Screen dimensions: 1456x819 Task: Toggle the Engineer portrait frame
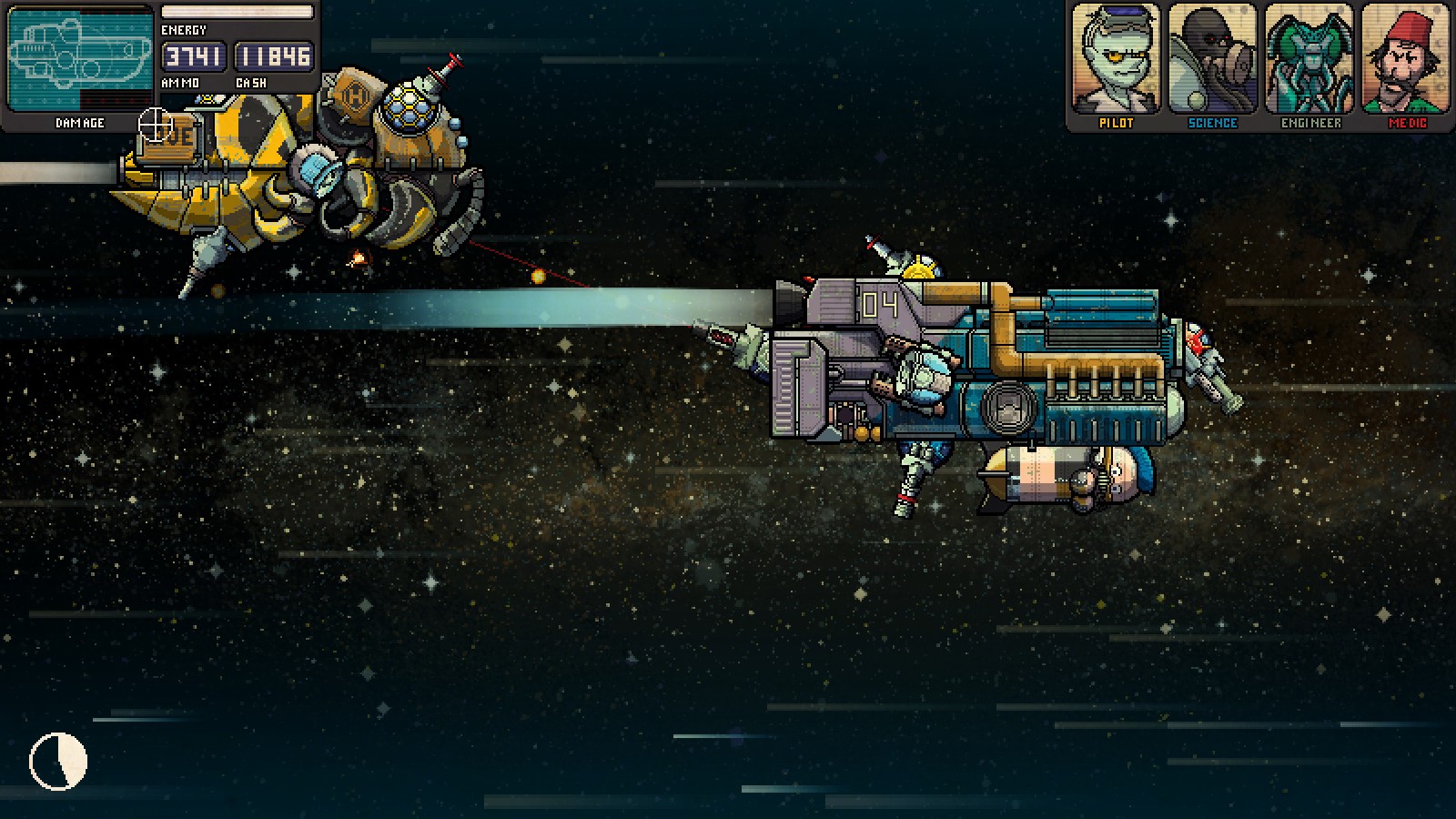pos(1312,59)
